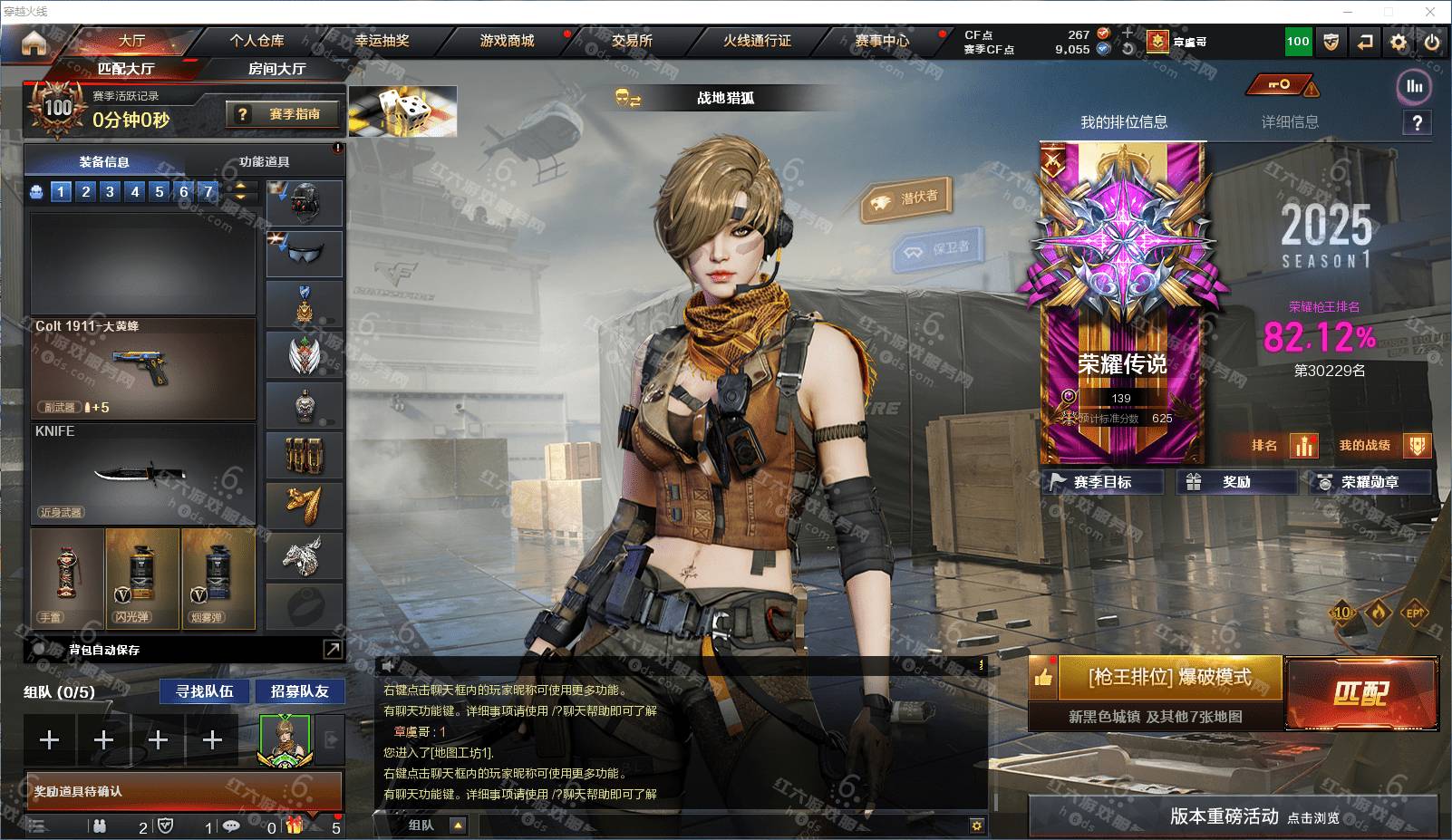1452x840 pixels.
Task: Open the gear settings icon
Action: click(1399, 42)
